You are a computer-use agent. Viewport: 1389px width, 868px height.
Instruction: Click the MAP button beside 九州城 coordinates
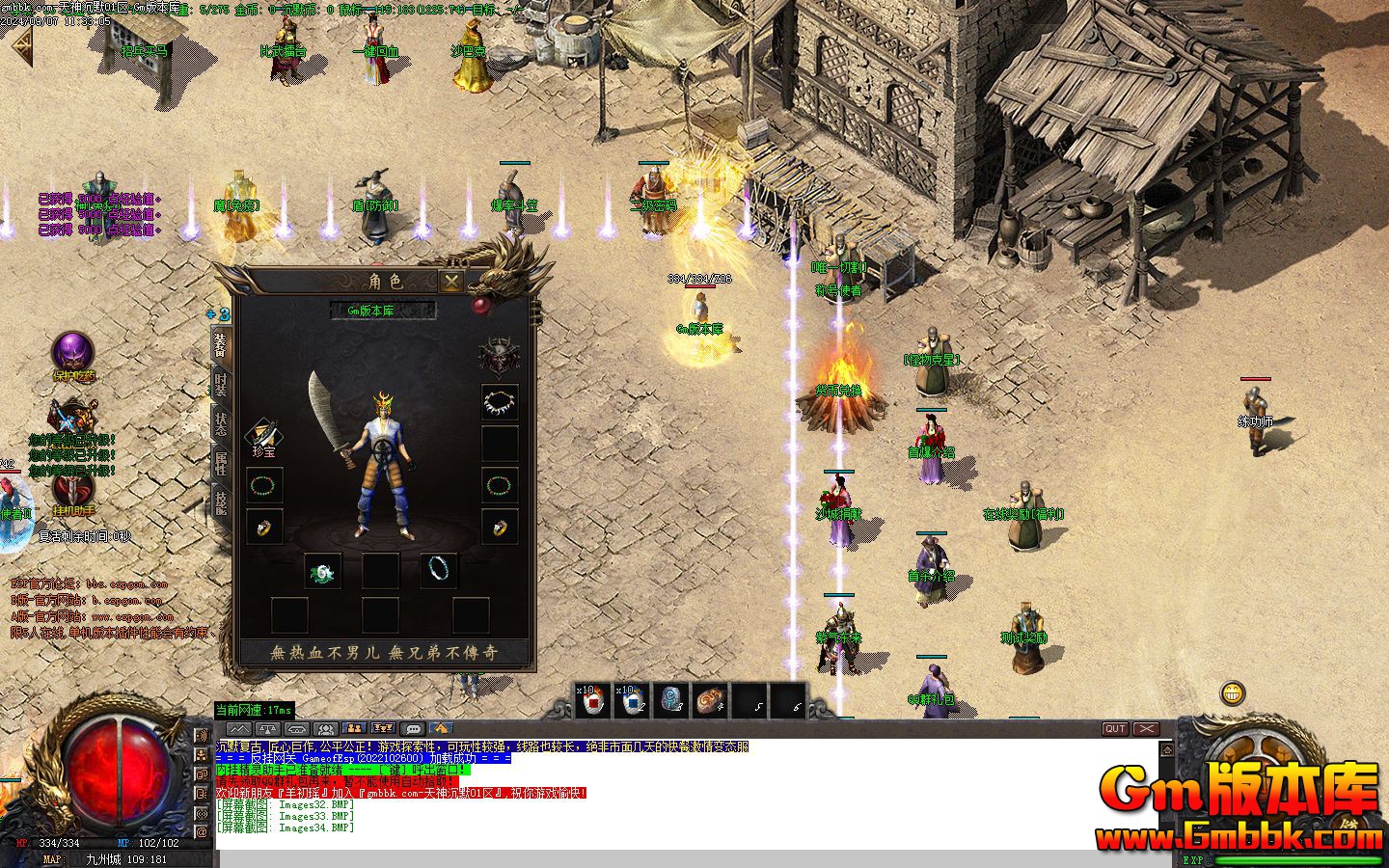click(x=52, y=858)
